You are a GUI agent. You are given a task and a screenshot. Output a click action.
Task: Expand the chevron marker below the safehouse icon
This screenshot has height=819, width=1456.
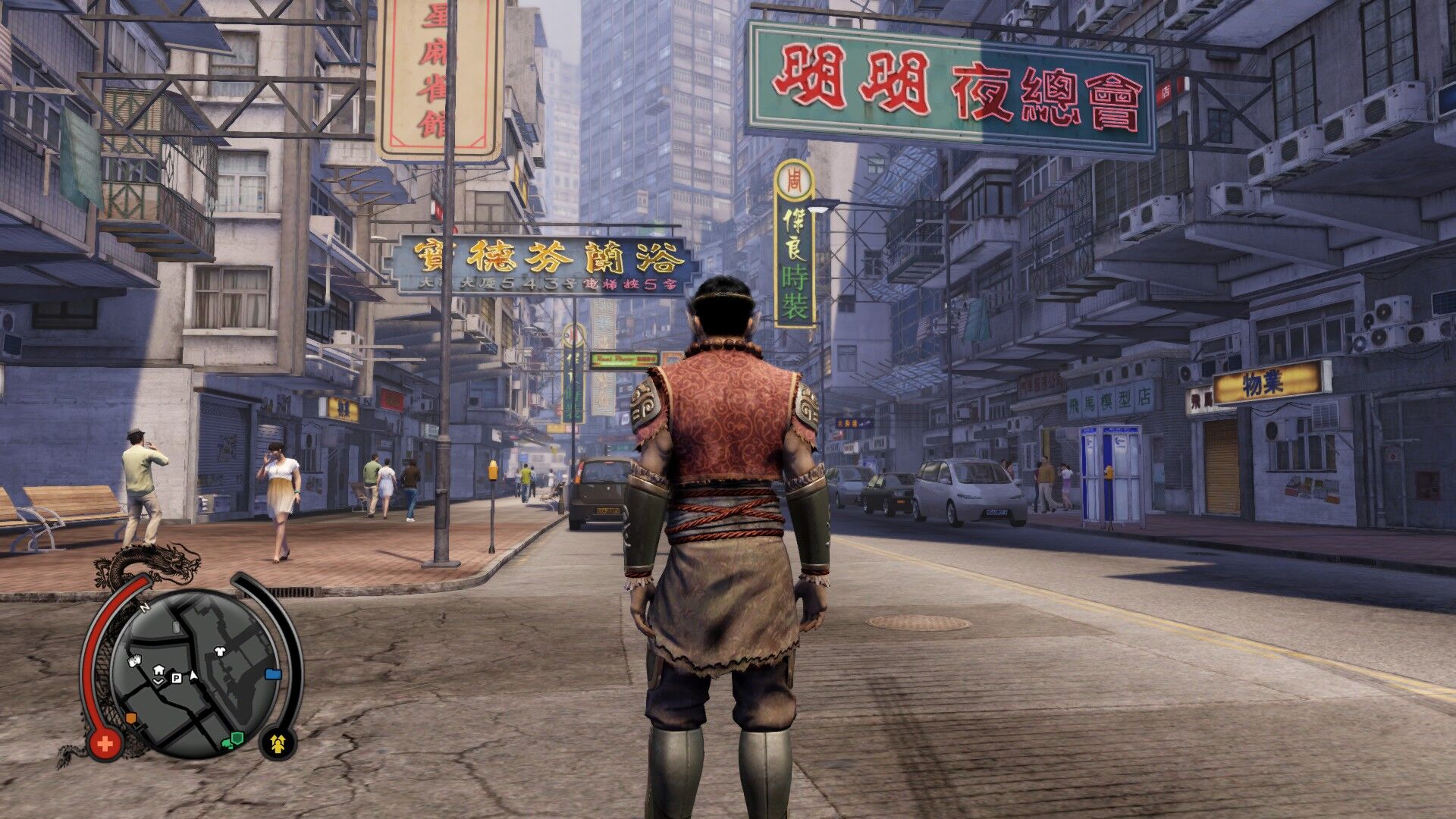(x=158, y=682)
